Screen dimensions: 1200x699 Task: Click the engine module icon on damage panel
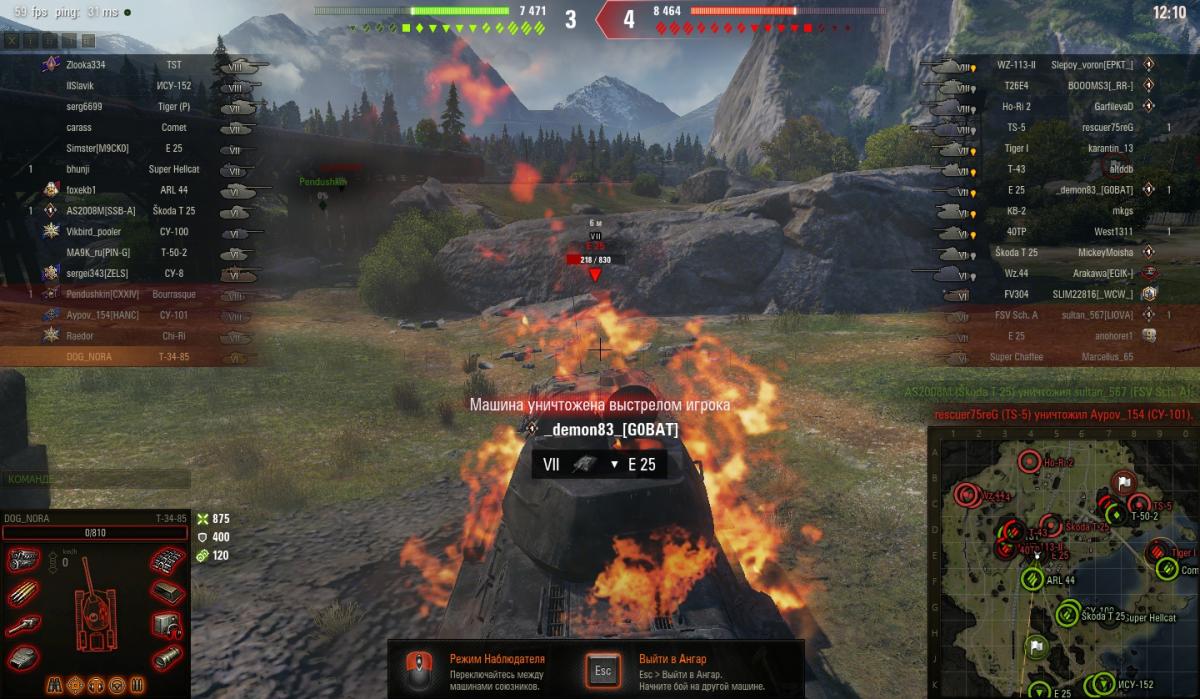point(22,560)
